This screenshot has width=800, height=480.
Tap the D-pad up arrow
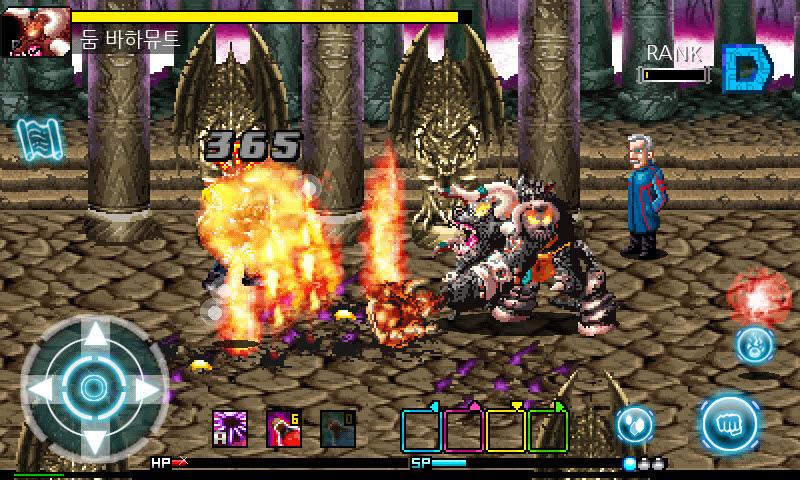[94, 337]
